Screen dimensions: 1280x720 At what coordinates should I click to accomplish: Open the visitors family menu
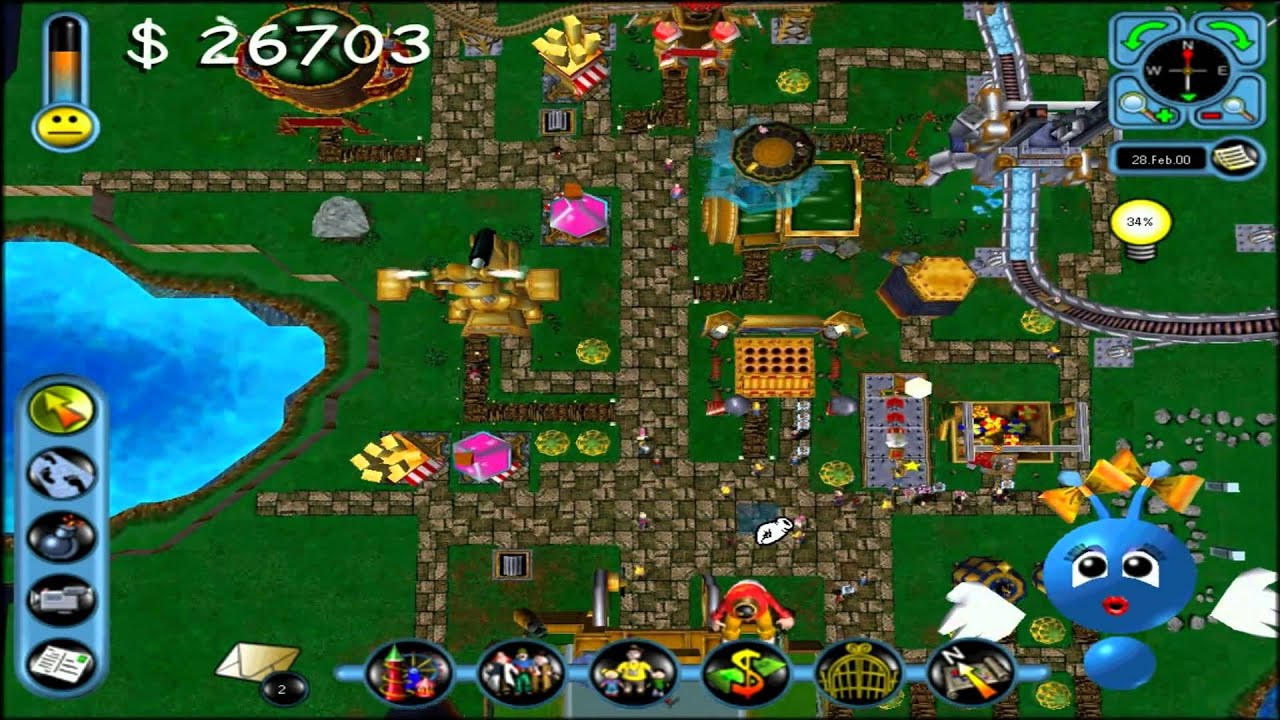[x=630, y=673]
